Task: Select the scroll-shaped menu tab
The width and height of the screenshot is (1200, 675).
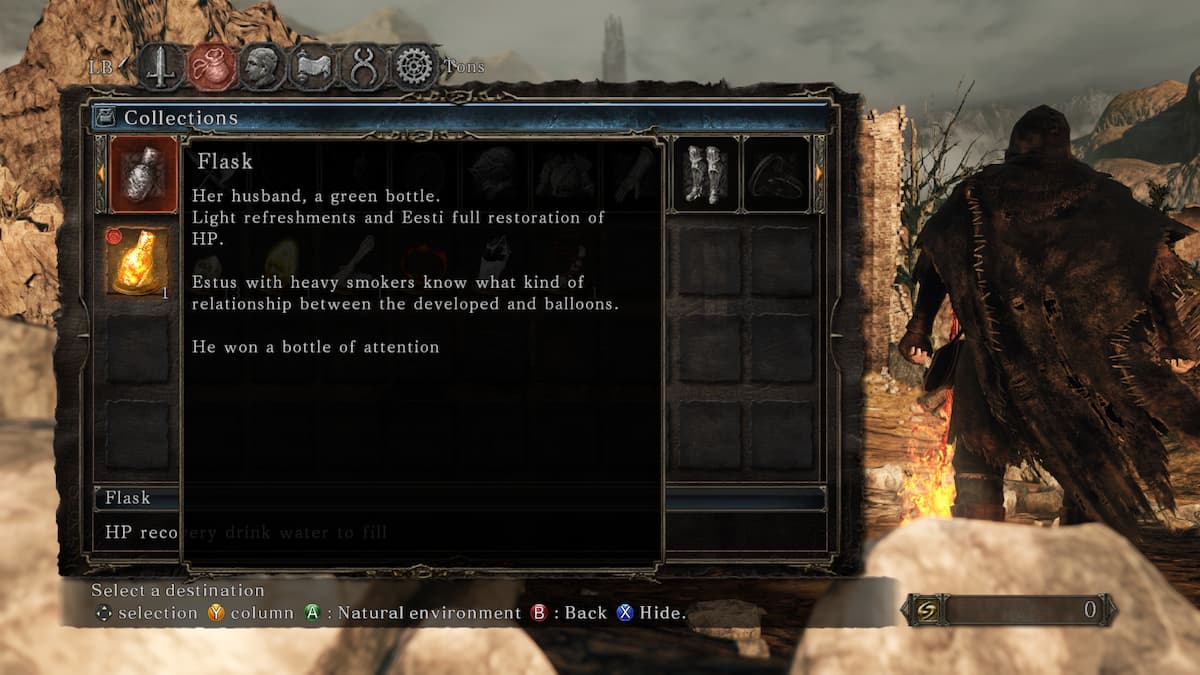Action: pyautogui.click(x=312, y=68)
